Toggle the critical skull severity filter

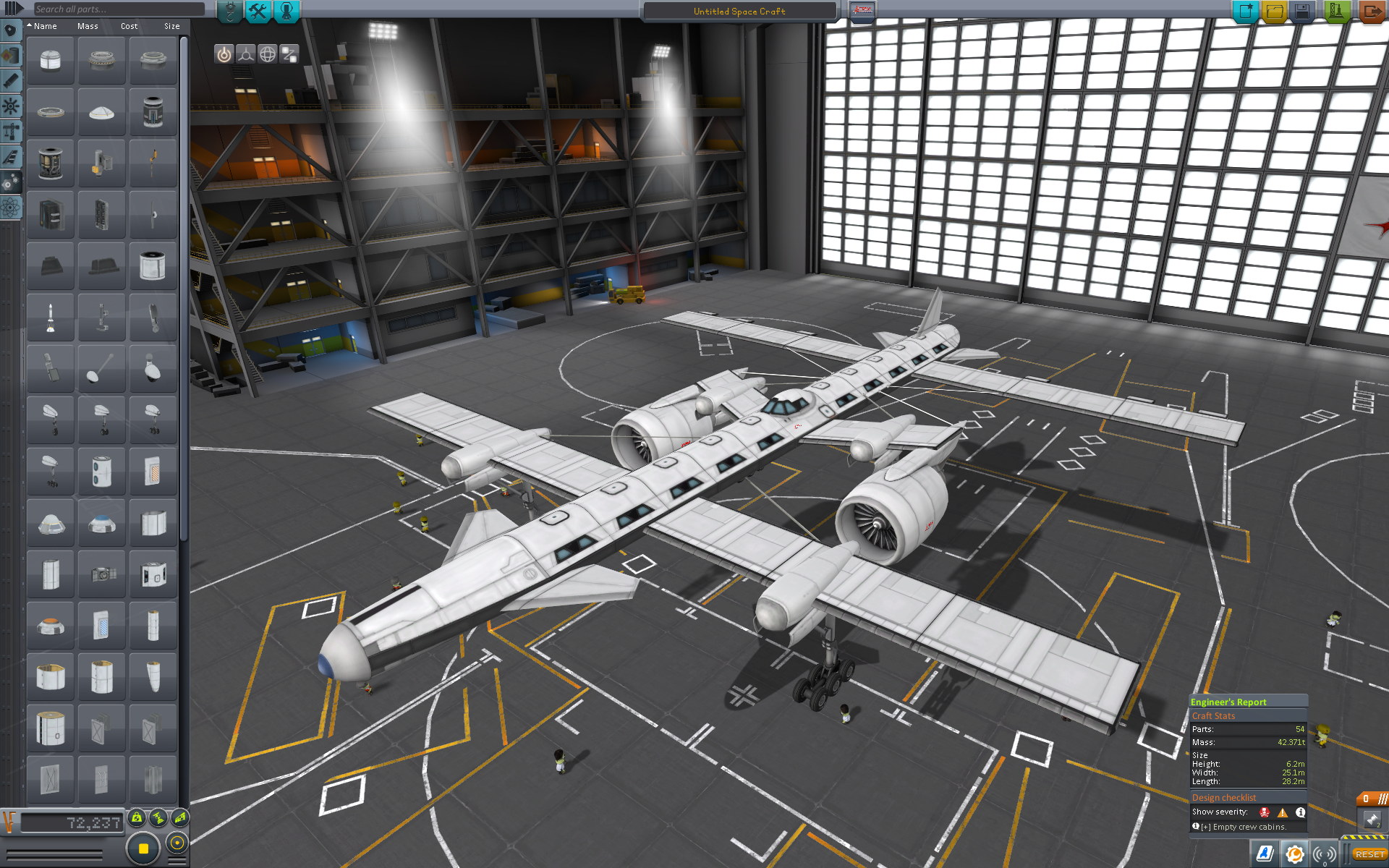click(x=1265, y=812)
